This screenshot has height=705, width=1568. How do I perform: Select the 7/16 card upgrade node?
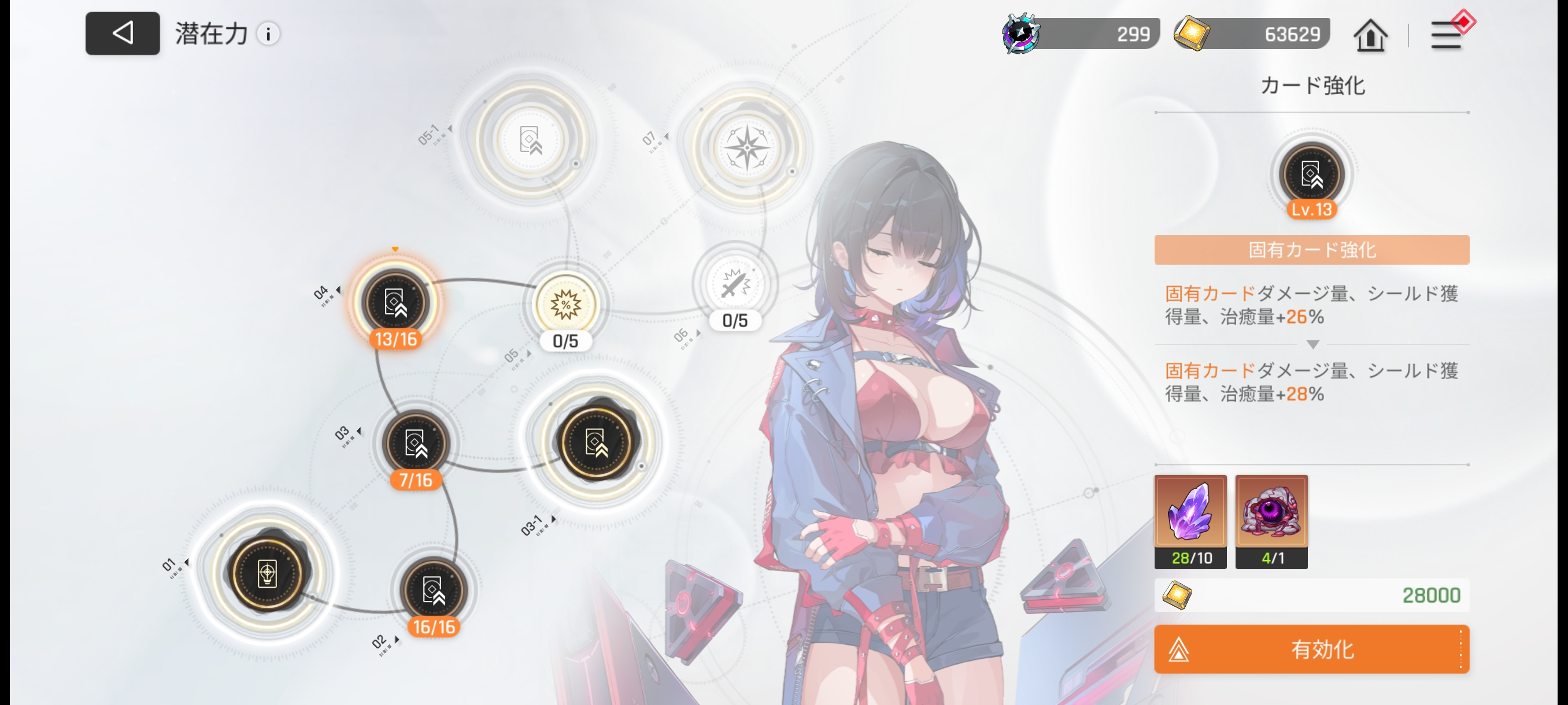[416, 443]
